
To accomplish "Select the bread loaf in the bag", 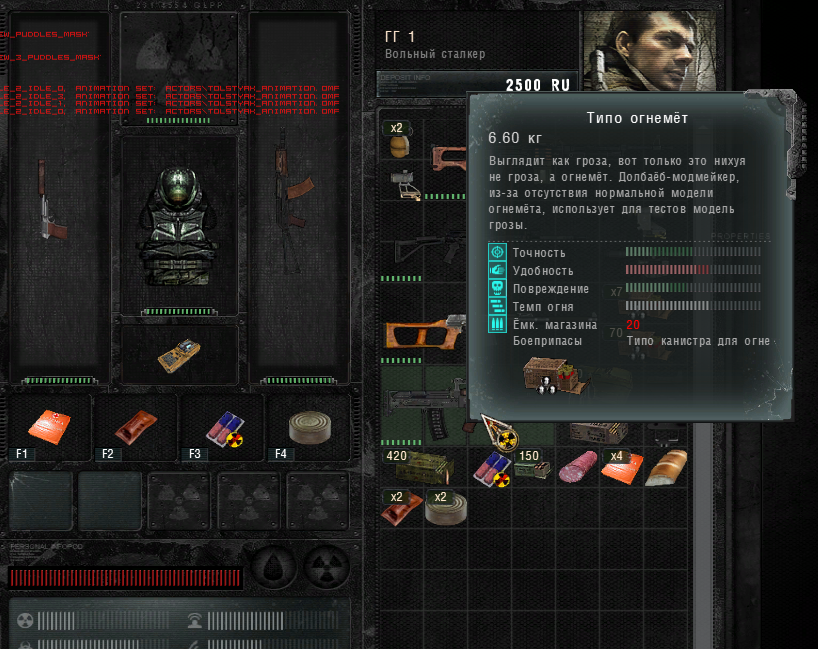I will [665, 468].
